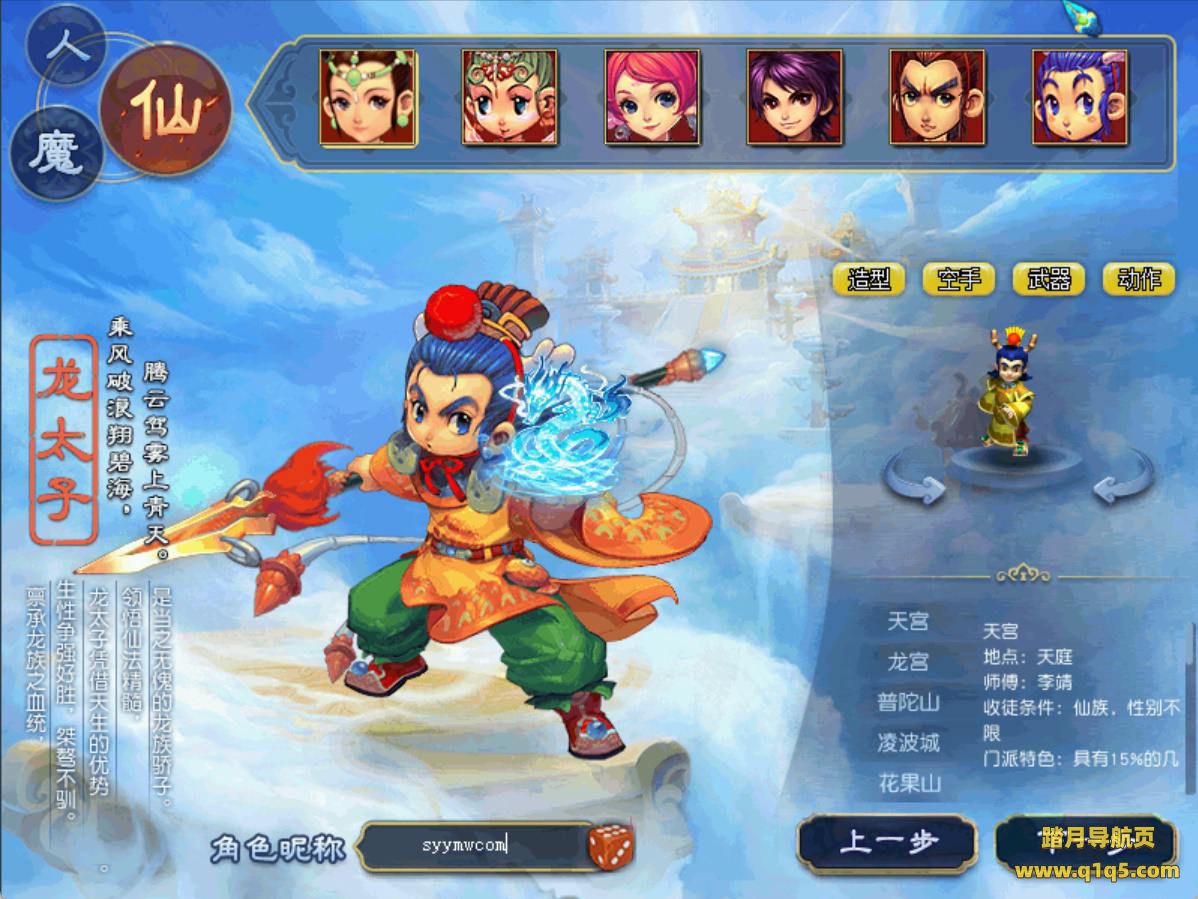Screen dimensions: 1198x899
Task: Go back with the 上一步 button
Action: pyautogui.click(x=886, y=843)
